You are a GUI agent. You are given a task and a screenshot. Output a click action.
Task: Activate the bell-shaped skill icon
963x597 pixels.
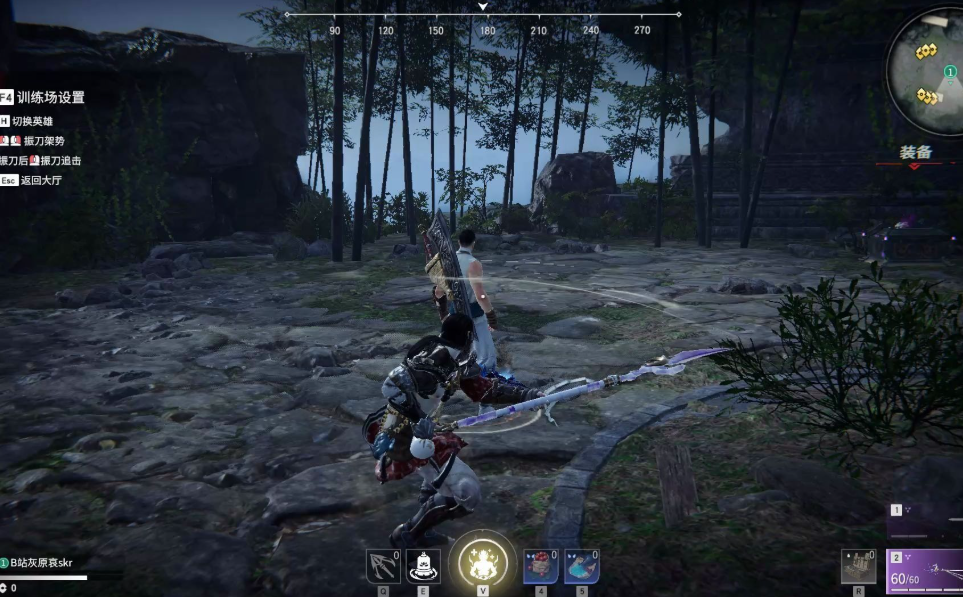click(423, 567)
